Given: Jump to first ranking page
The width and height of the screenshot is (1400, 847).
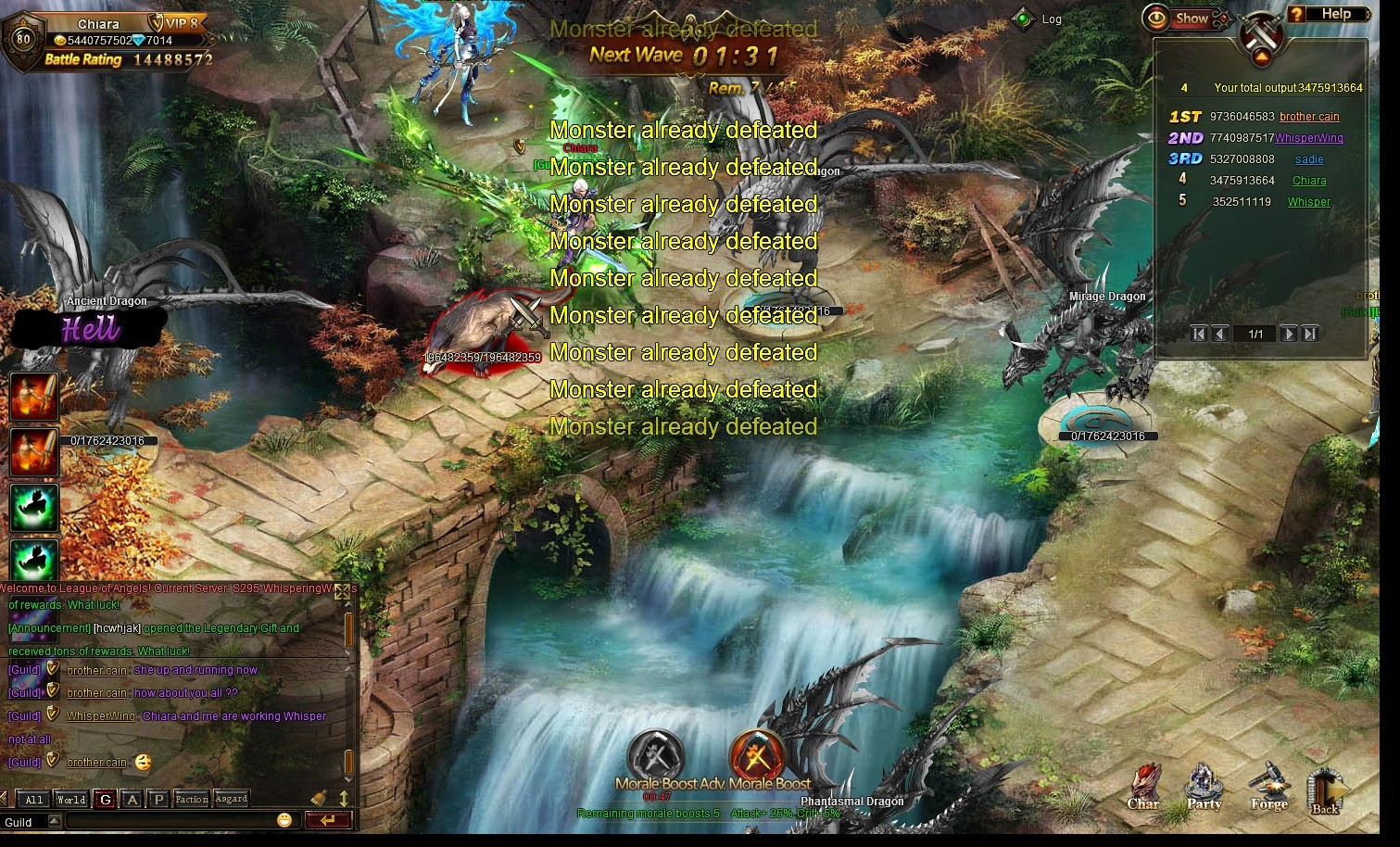Looking at the screenshot, I should (x=1199, y=334).
